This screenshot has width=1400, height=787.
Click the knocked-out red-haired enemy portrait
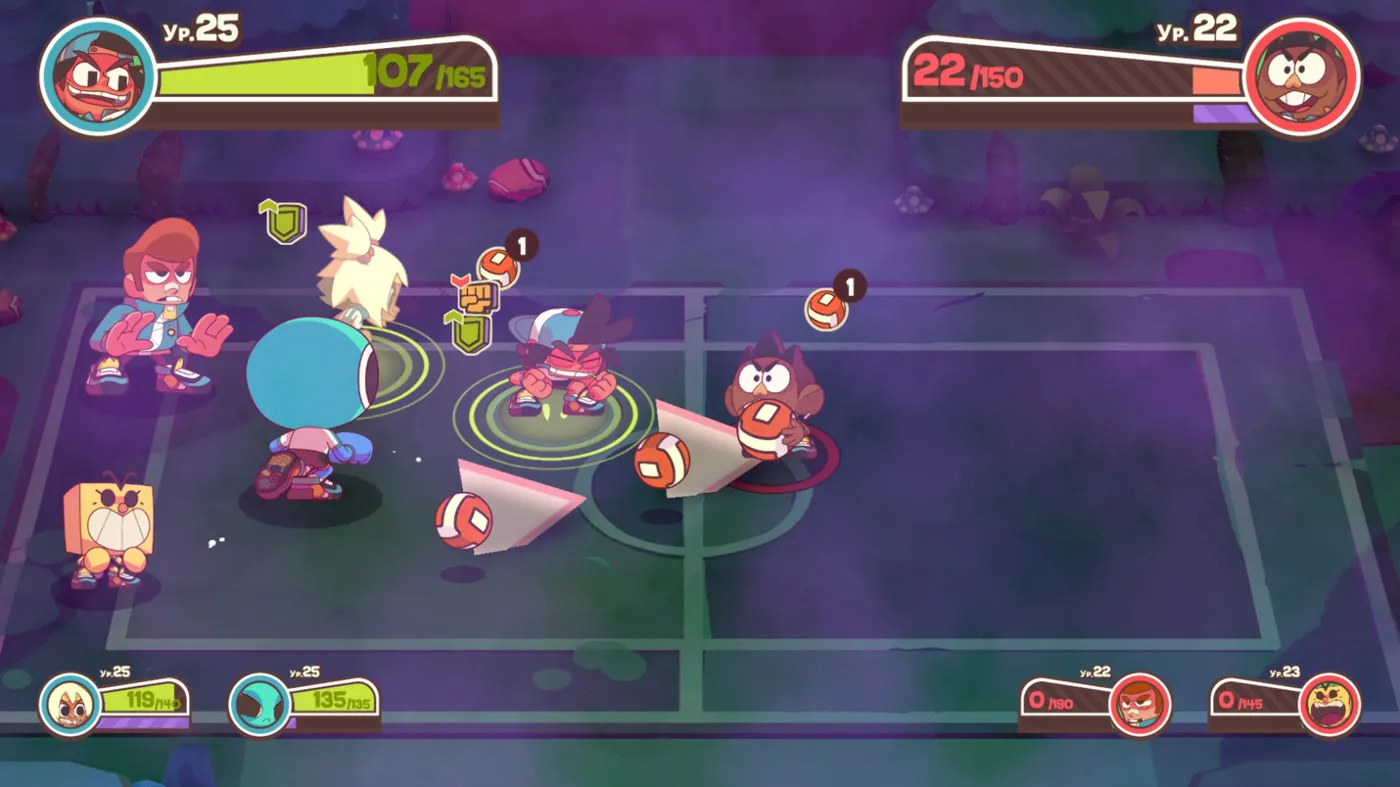point(1140,704)
